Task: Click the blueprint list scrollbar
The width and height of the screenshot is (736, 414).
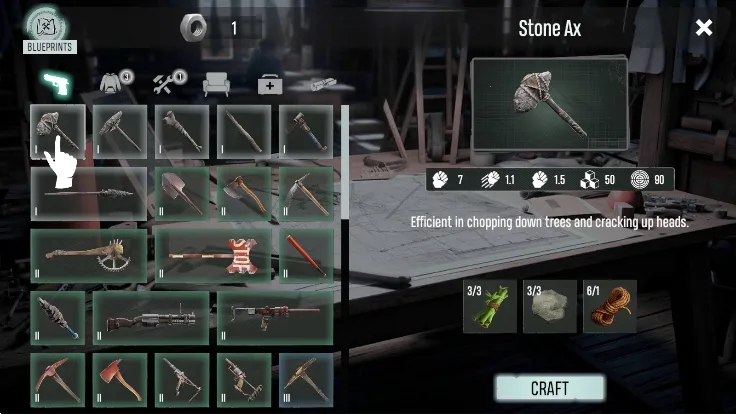Action: coord(345,160)
